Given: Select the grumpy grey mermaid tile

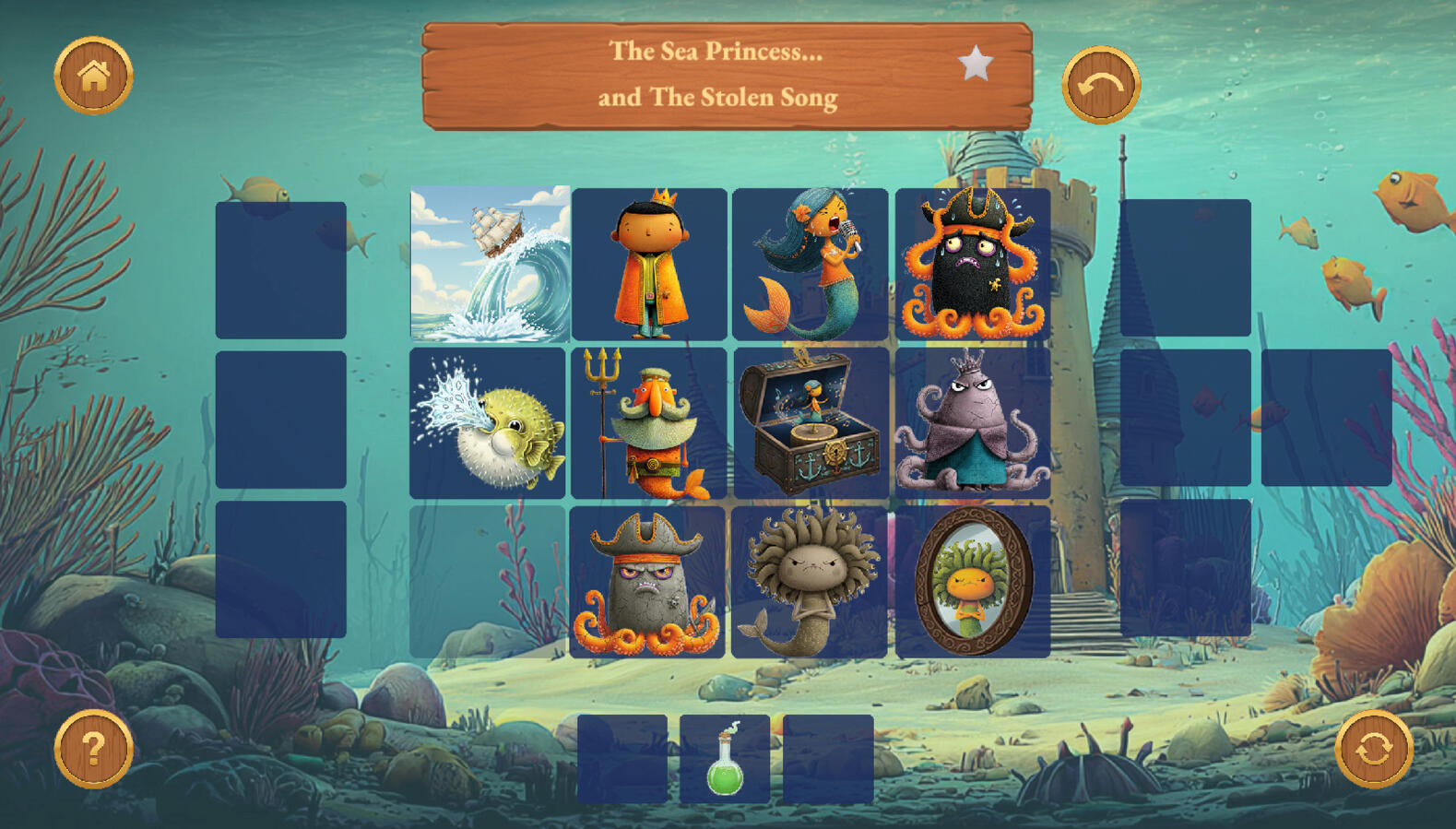Looking at the screenshot, I should pyautogui.click(x=810, y=582).
